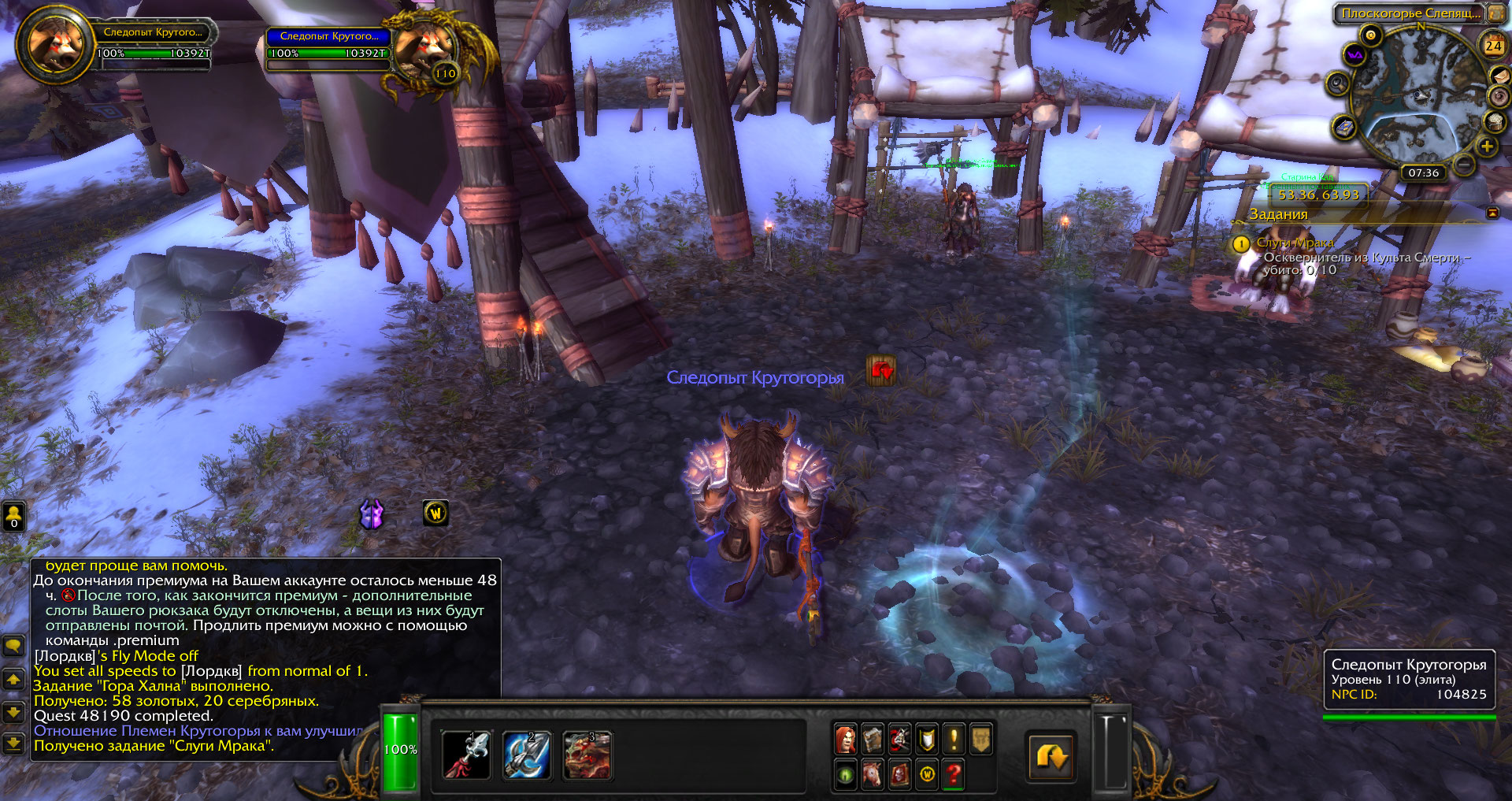Select the Слуги Мрака quest in tracker

1295,243
